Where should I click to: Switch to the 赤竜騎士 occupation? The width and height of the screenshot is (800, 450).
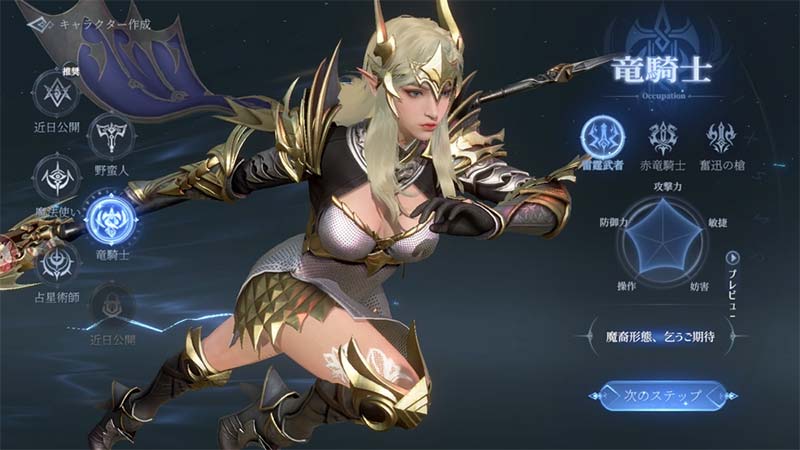pyautogui.click(x=664, y=138)
